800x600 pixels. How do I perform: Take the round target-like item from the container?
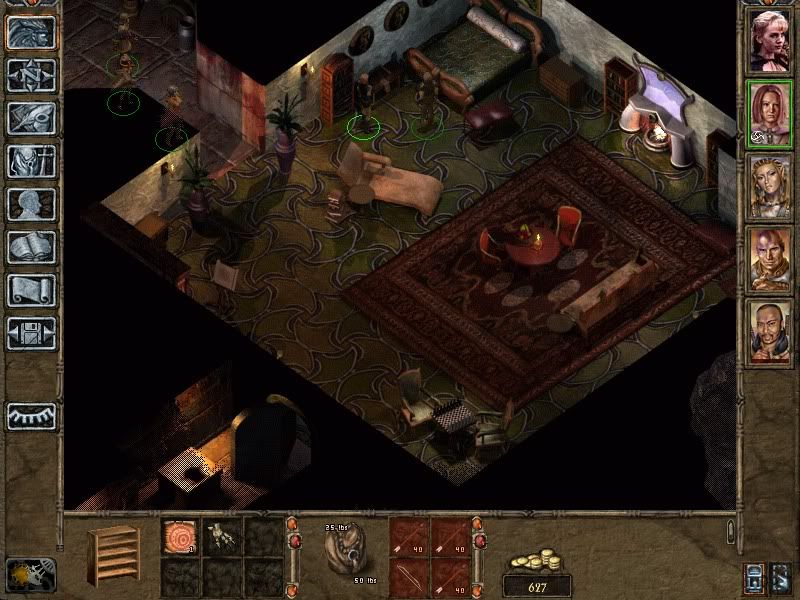point(179,536)
